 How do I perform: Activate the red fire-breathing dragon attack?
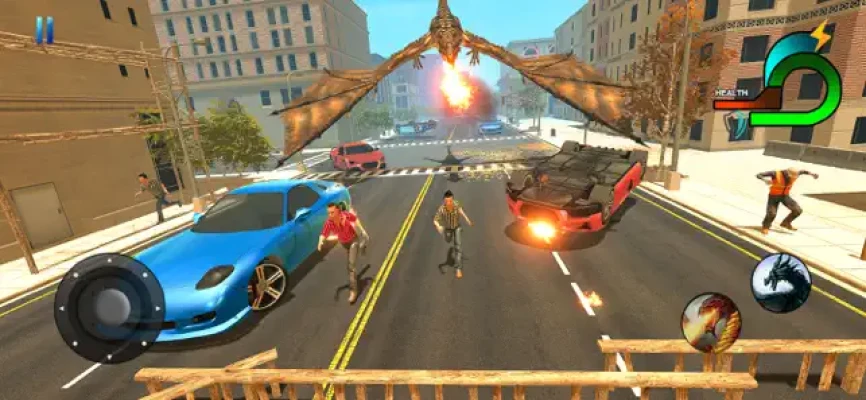point(711,322)
